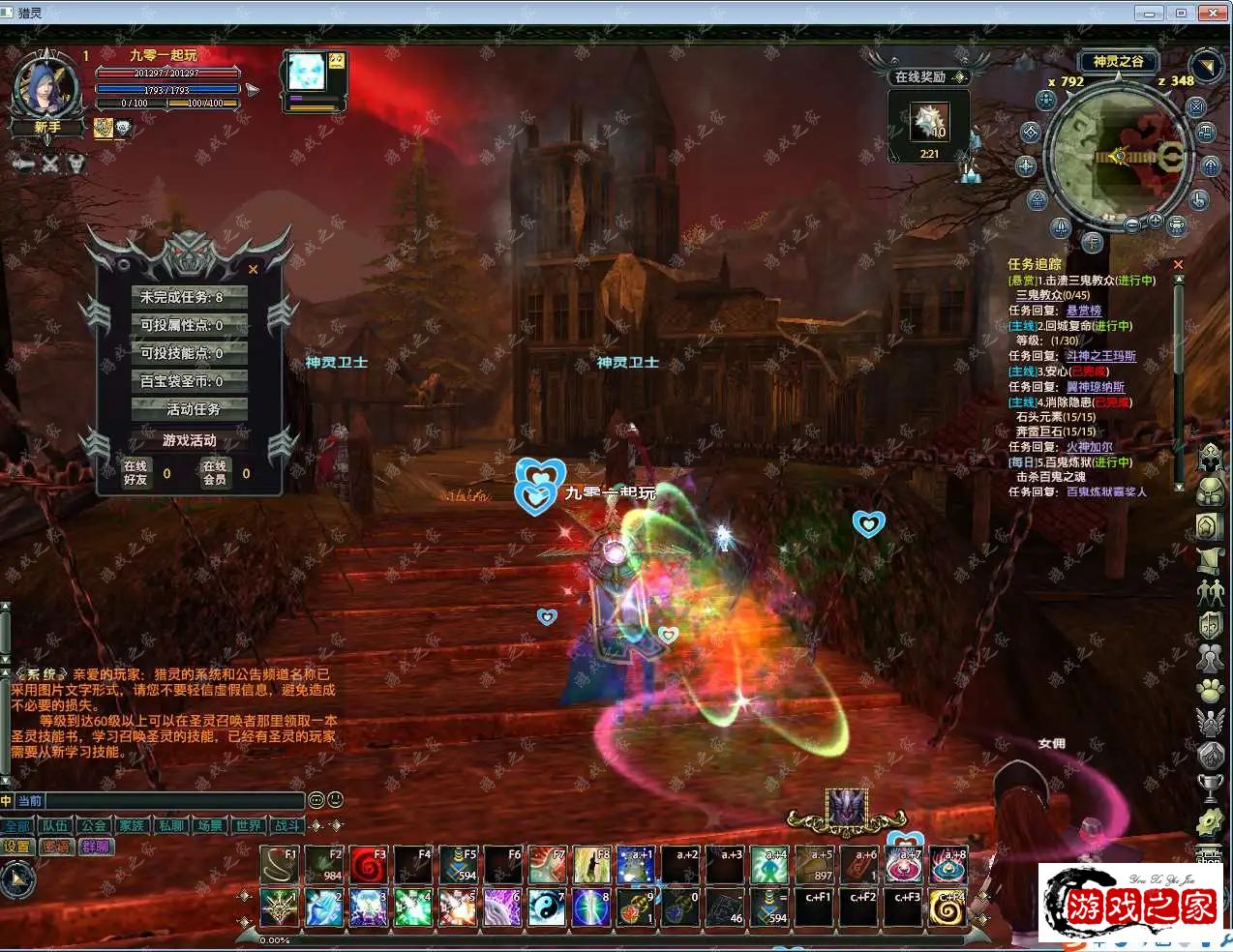Open the chat emoji smiley picker
The width and height of the screenshot is (1233, 952).
click(335, 800)
